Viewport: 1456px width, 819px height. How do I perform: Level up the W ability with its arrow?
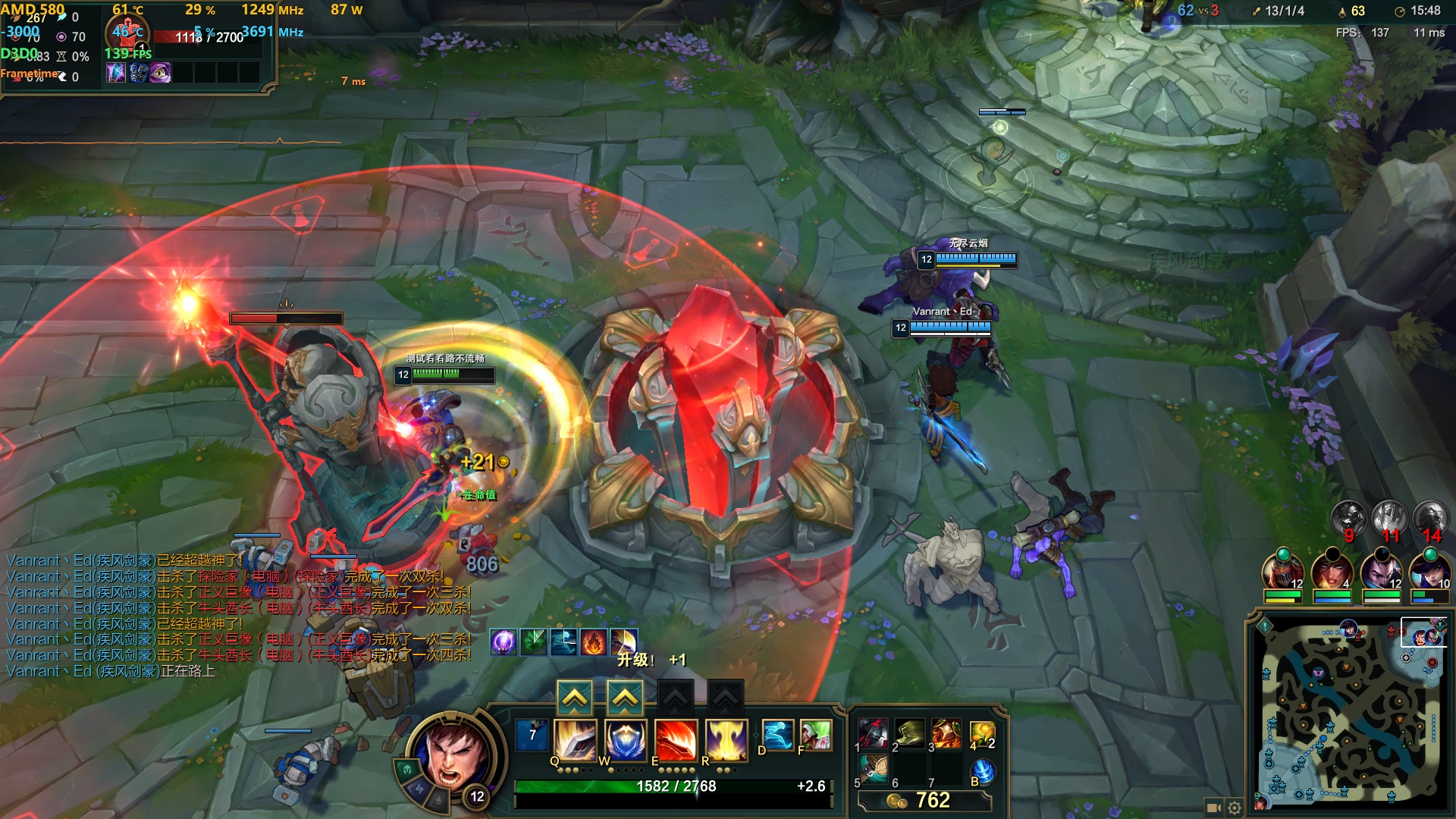click(x=625, y=698)
